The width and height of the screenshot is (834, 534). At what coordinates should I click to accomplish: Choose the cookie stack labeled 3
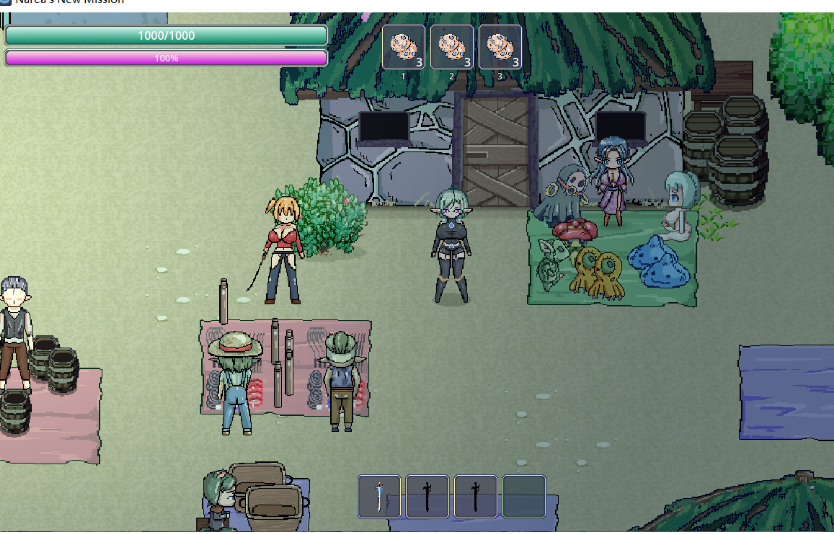click(x=500, y=47)
